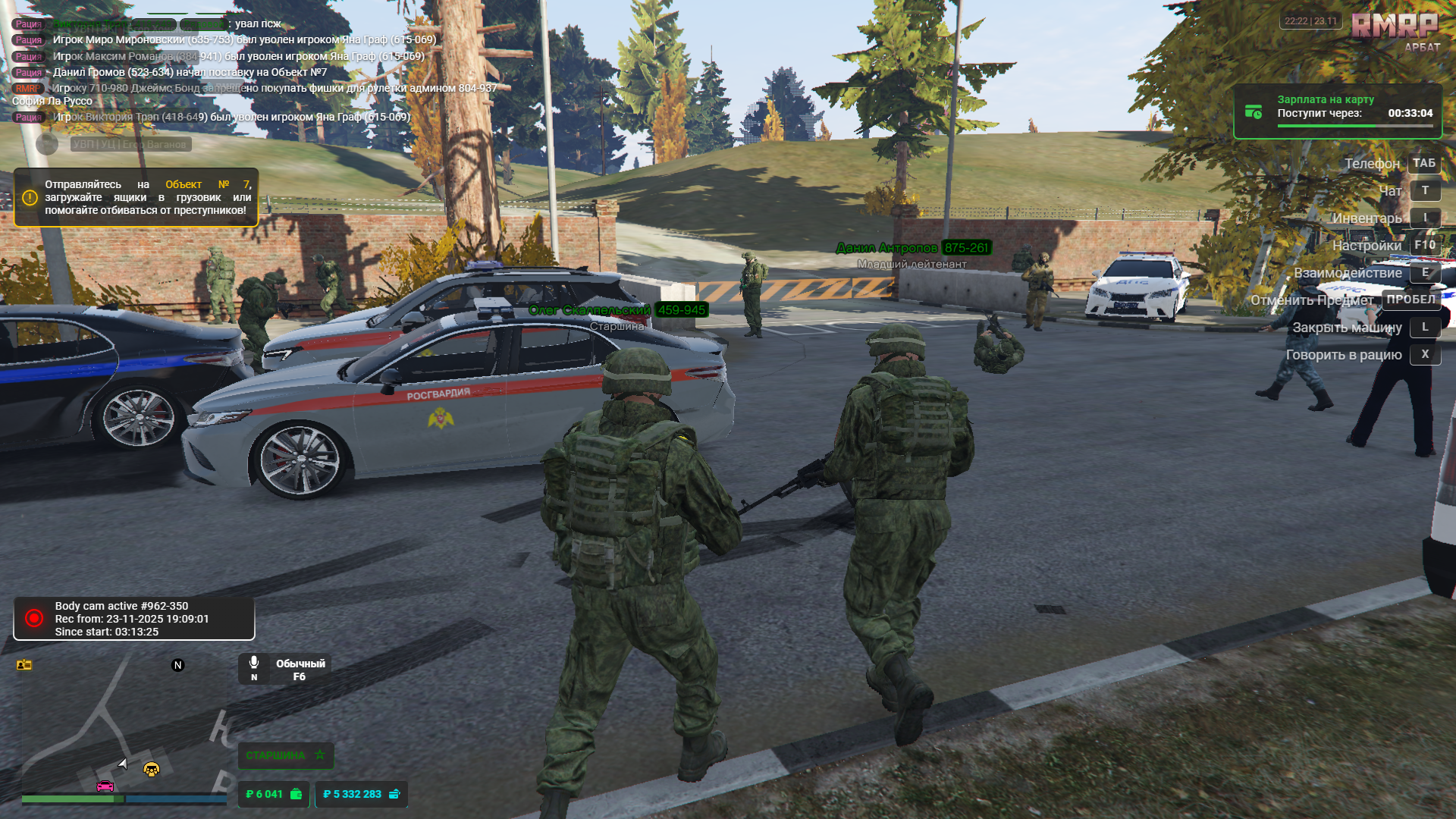Screen dimensions: 1456x819
Task: Click the green wallet icon beside ₽ 6 041
Action: coord(295,795)
